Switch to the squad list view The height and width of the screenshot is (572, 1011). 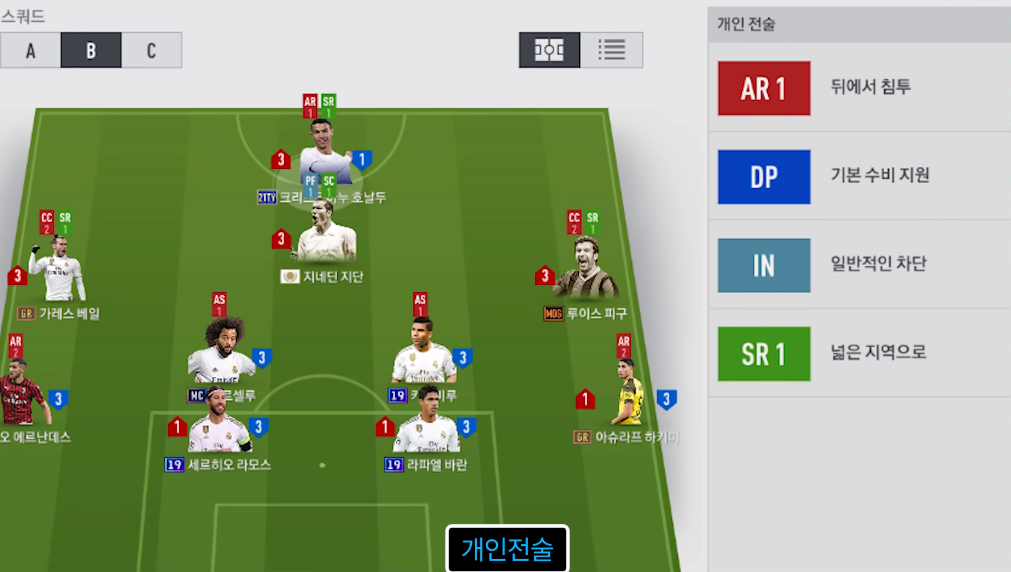611,50
